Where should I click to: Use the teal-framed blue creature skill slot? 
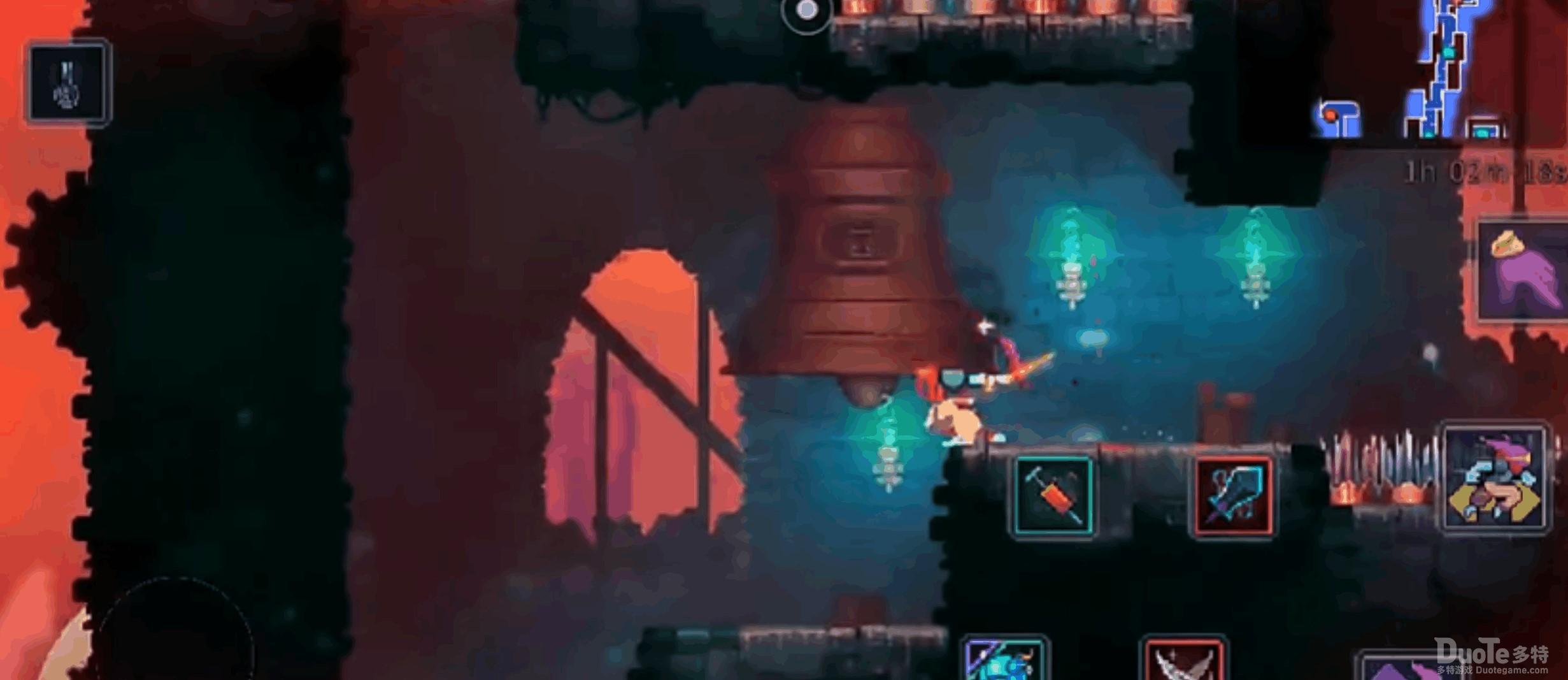pyautogui.click(x=1004, y=660)
